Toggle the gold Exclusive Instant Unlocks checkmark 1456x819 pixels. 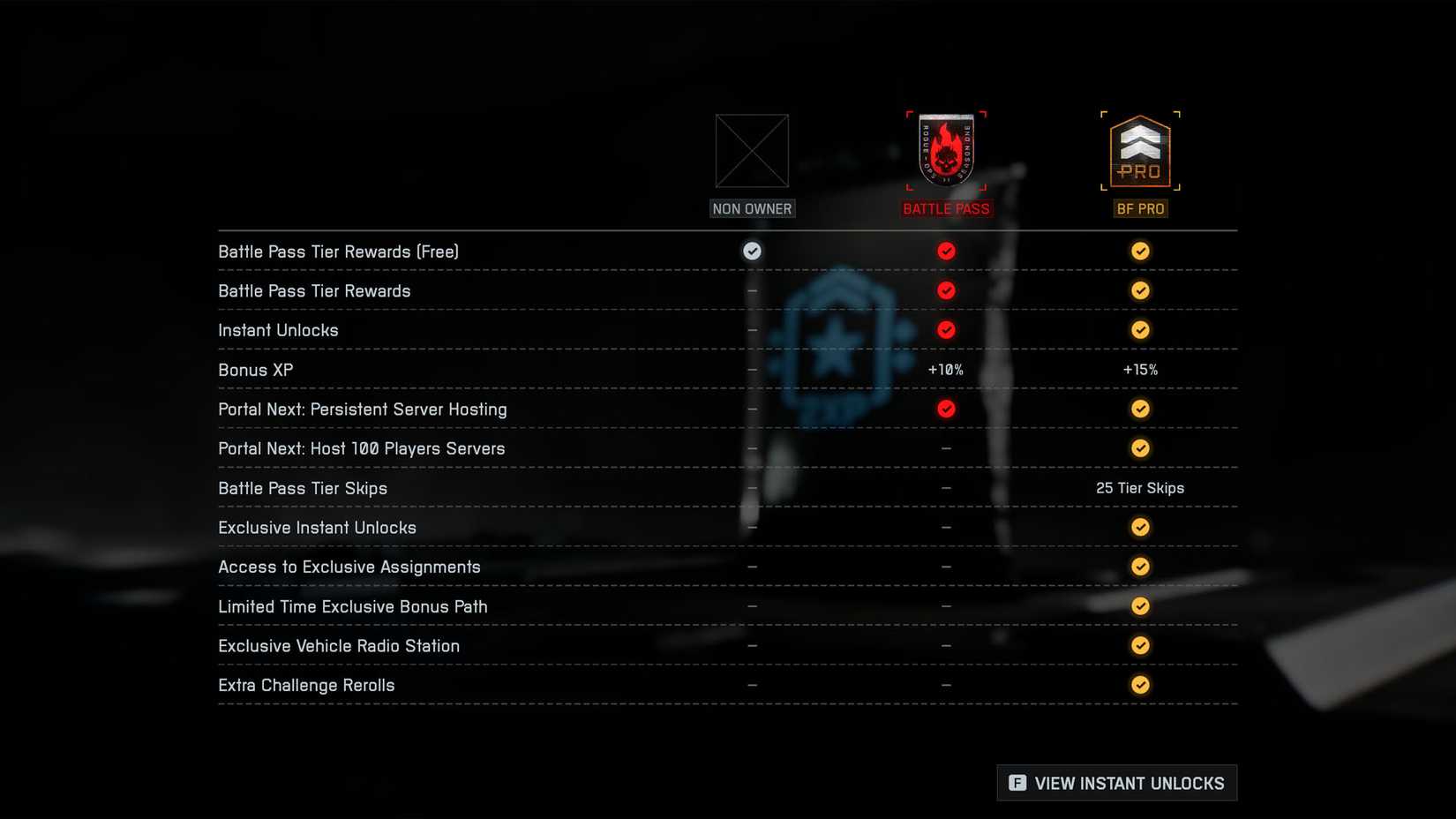(x=1140, y=527)
